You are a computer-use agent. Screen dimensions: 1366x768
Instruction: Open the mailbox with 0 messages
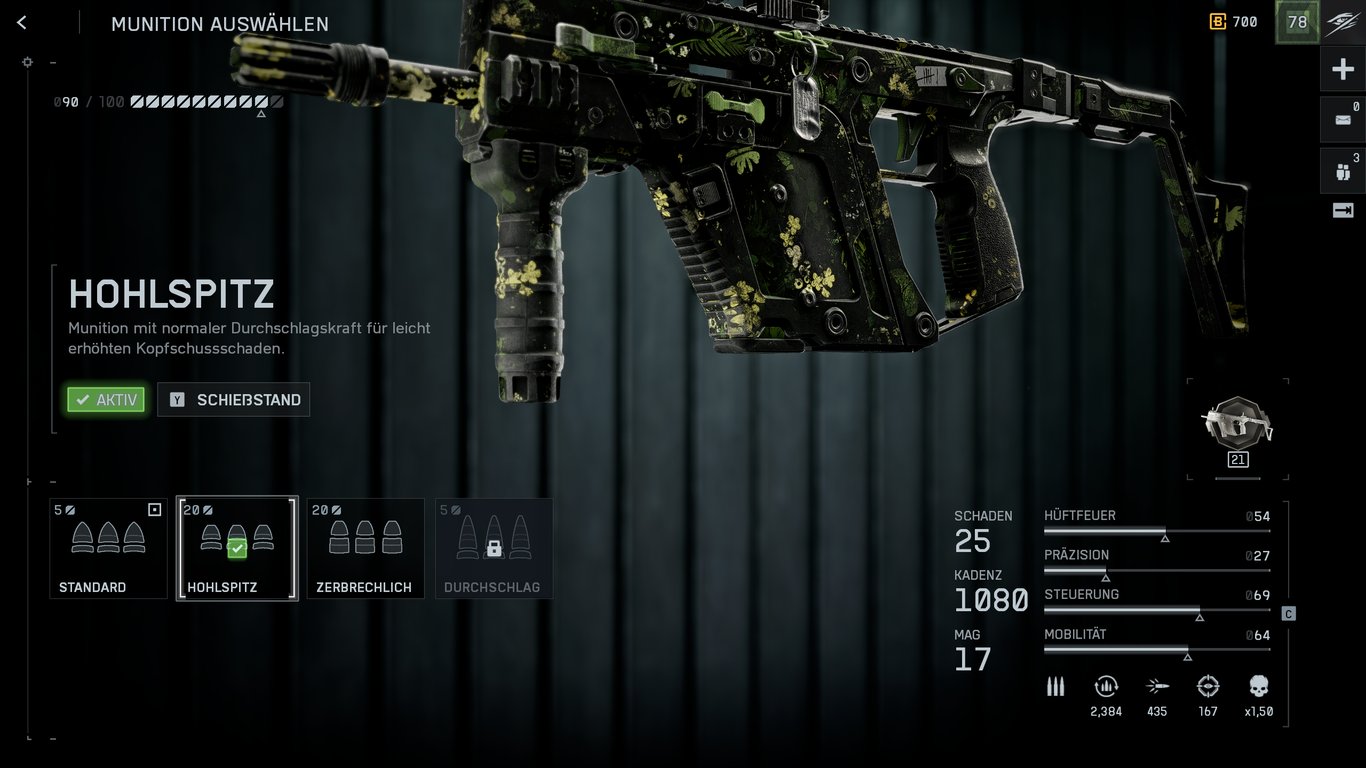[1341, 119]
